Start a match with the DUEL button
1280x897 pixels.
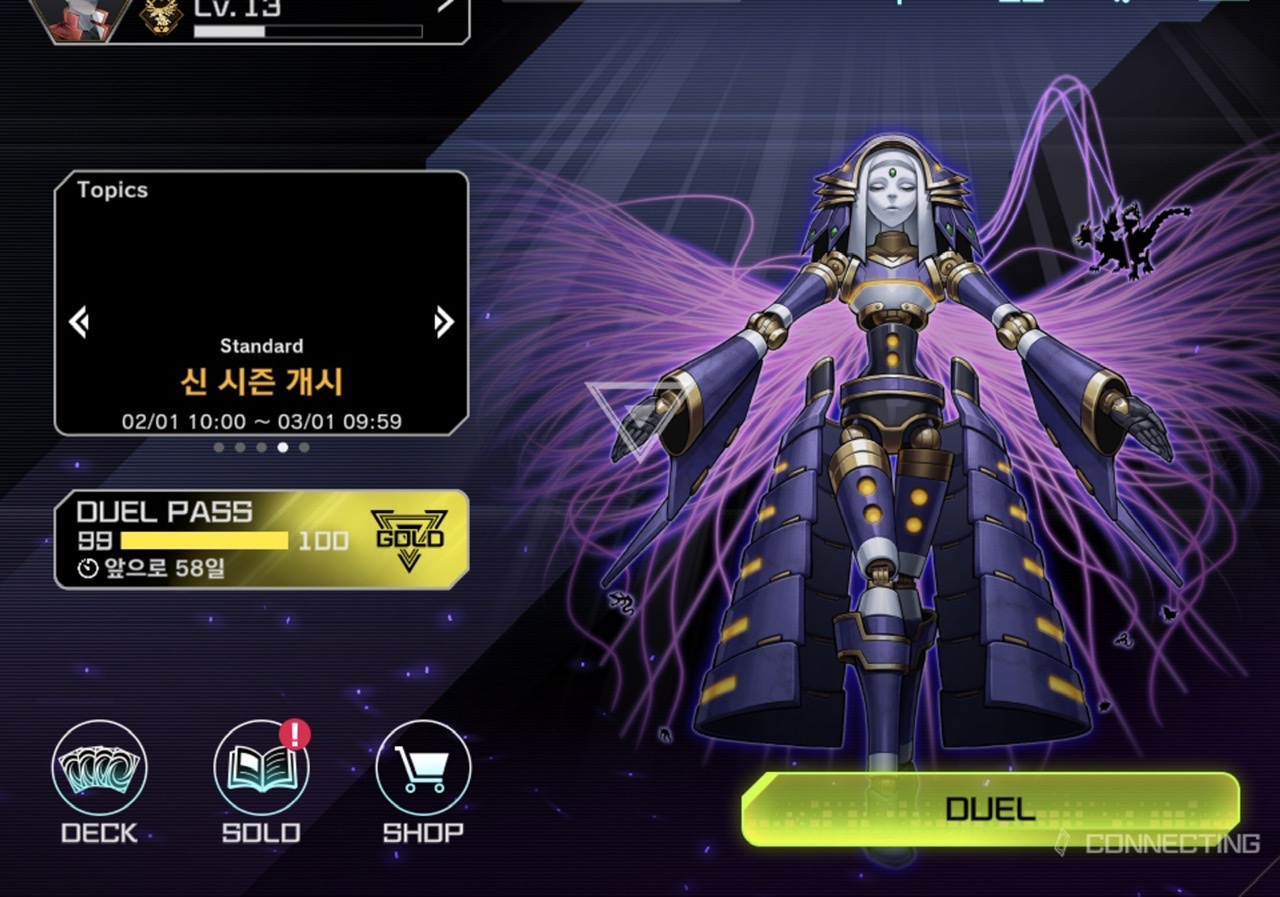click(x=989, y=808)
